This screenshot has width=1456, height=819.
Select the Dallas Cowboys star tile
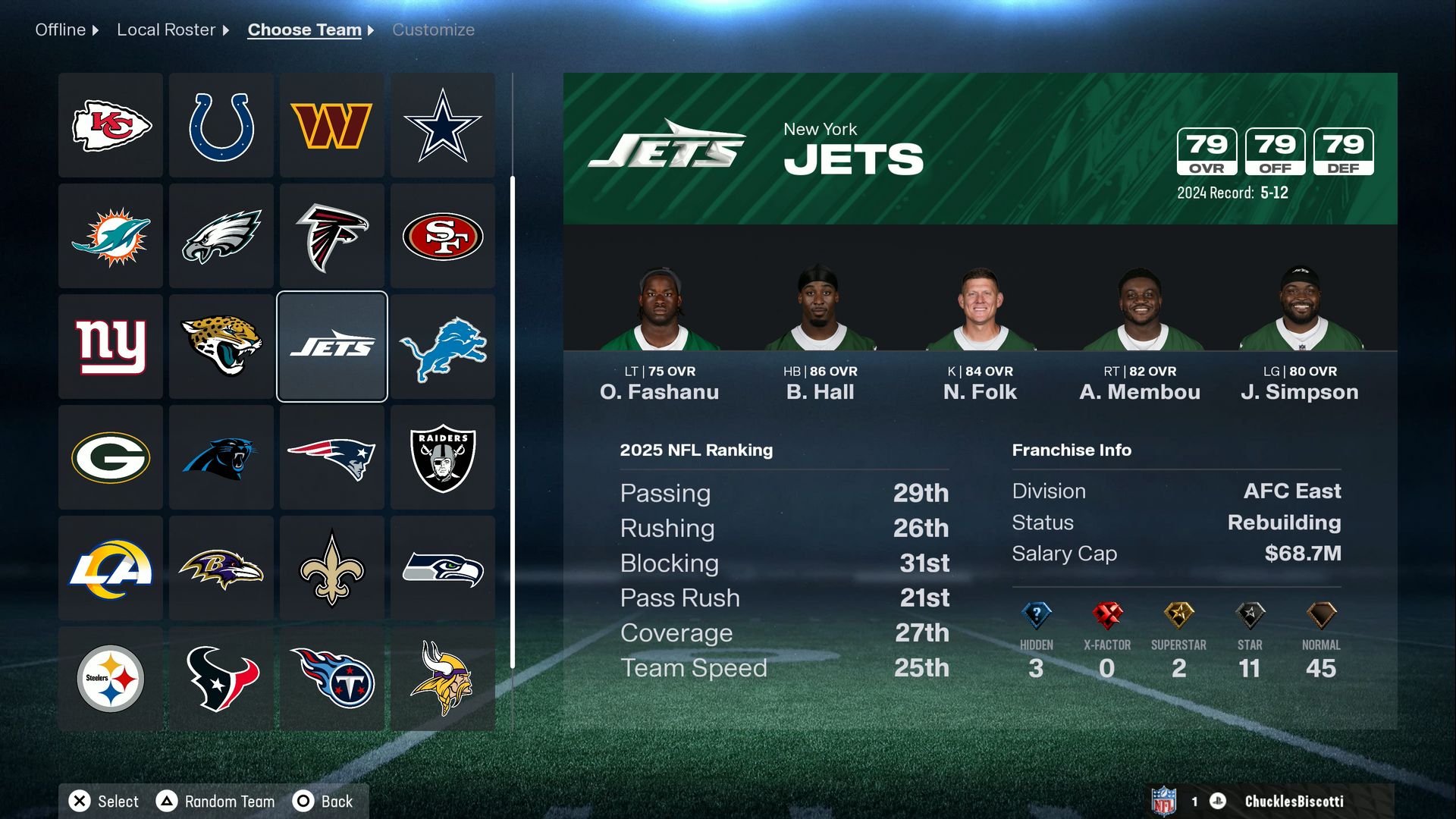point(443,125)
